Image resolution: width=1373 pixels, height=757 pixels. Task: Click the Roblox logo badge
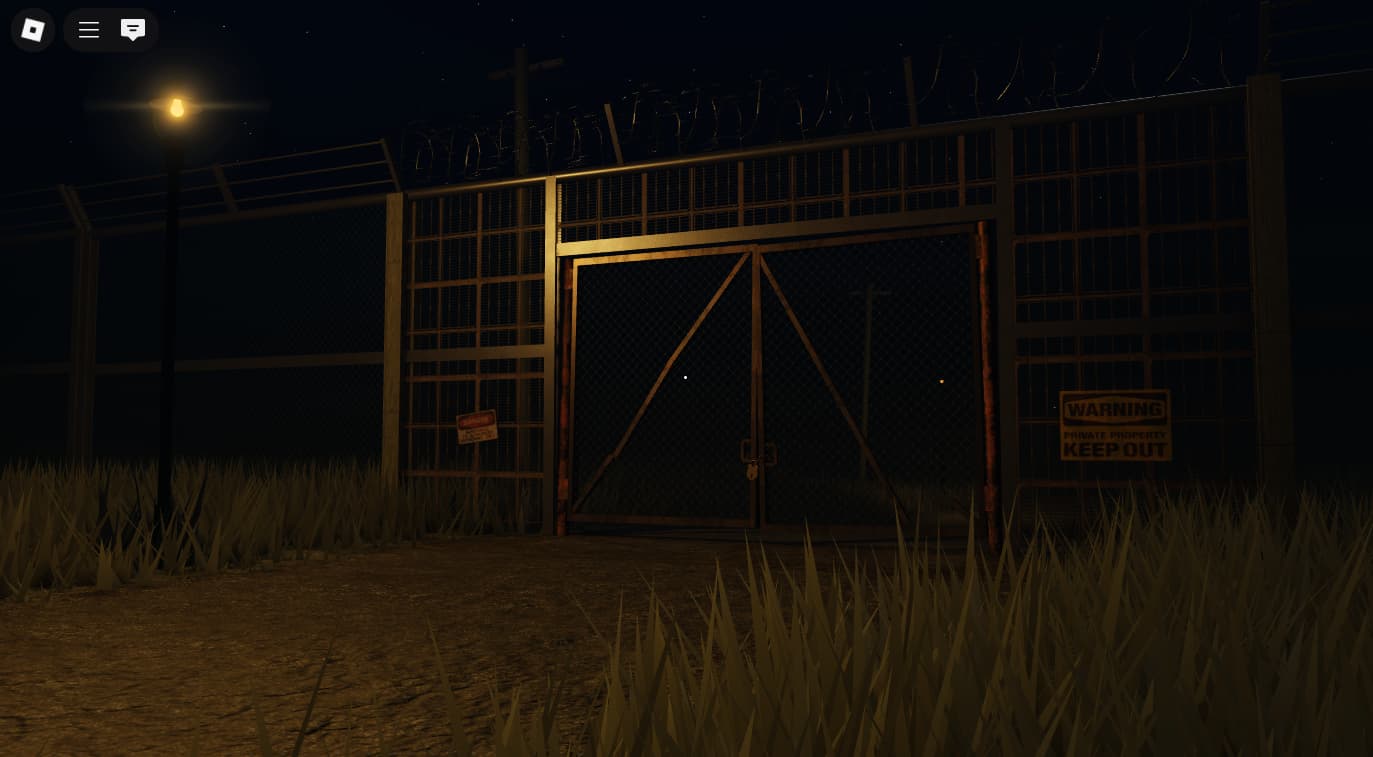(x=32, y=30)
